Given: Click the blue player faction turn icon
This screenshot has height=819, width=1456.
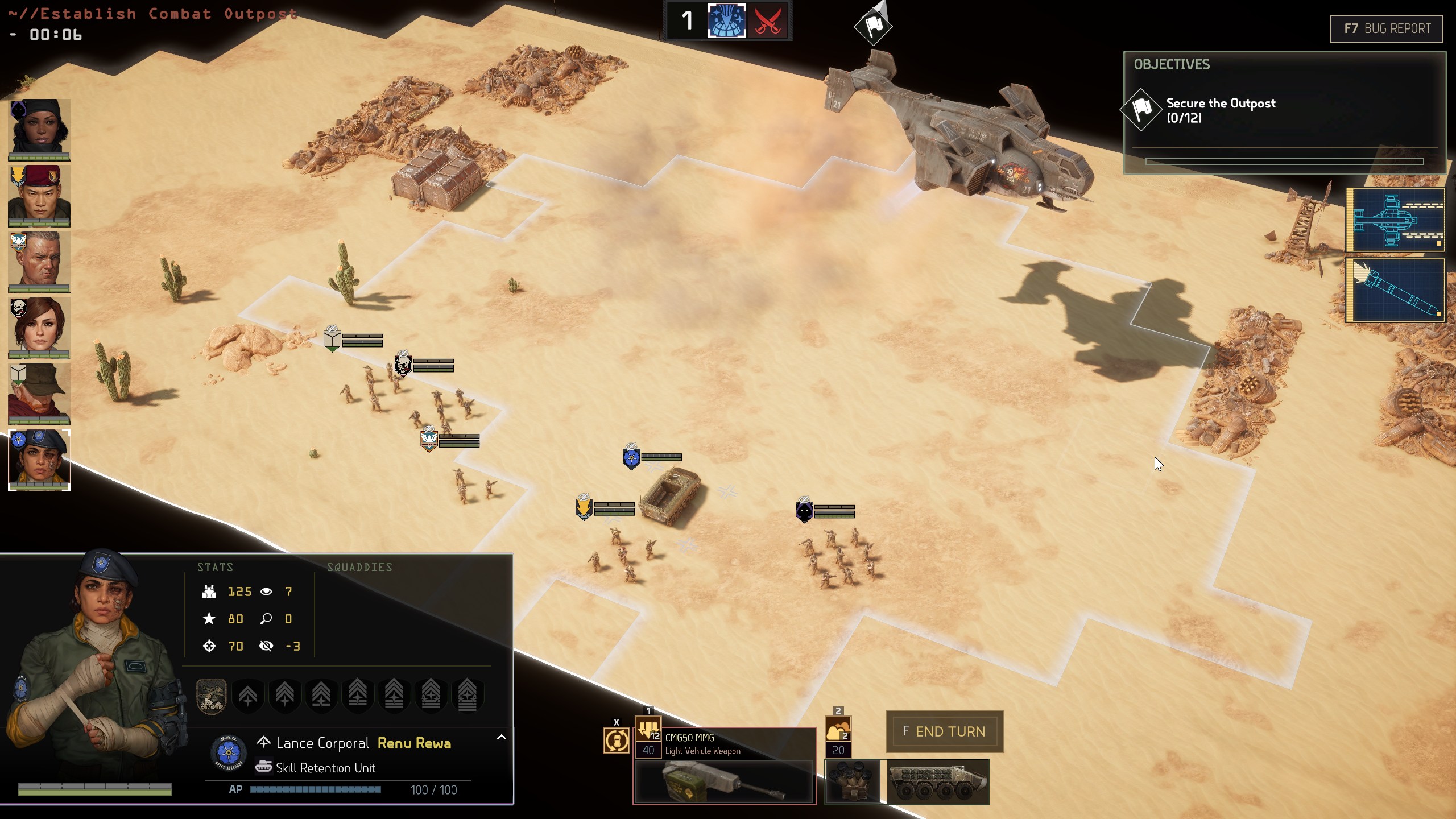Looking at the screenshot, I should pyautogui.click(x=726, y=21).
